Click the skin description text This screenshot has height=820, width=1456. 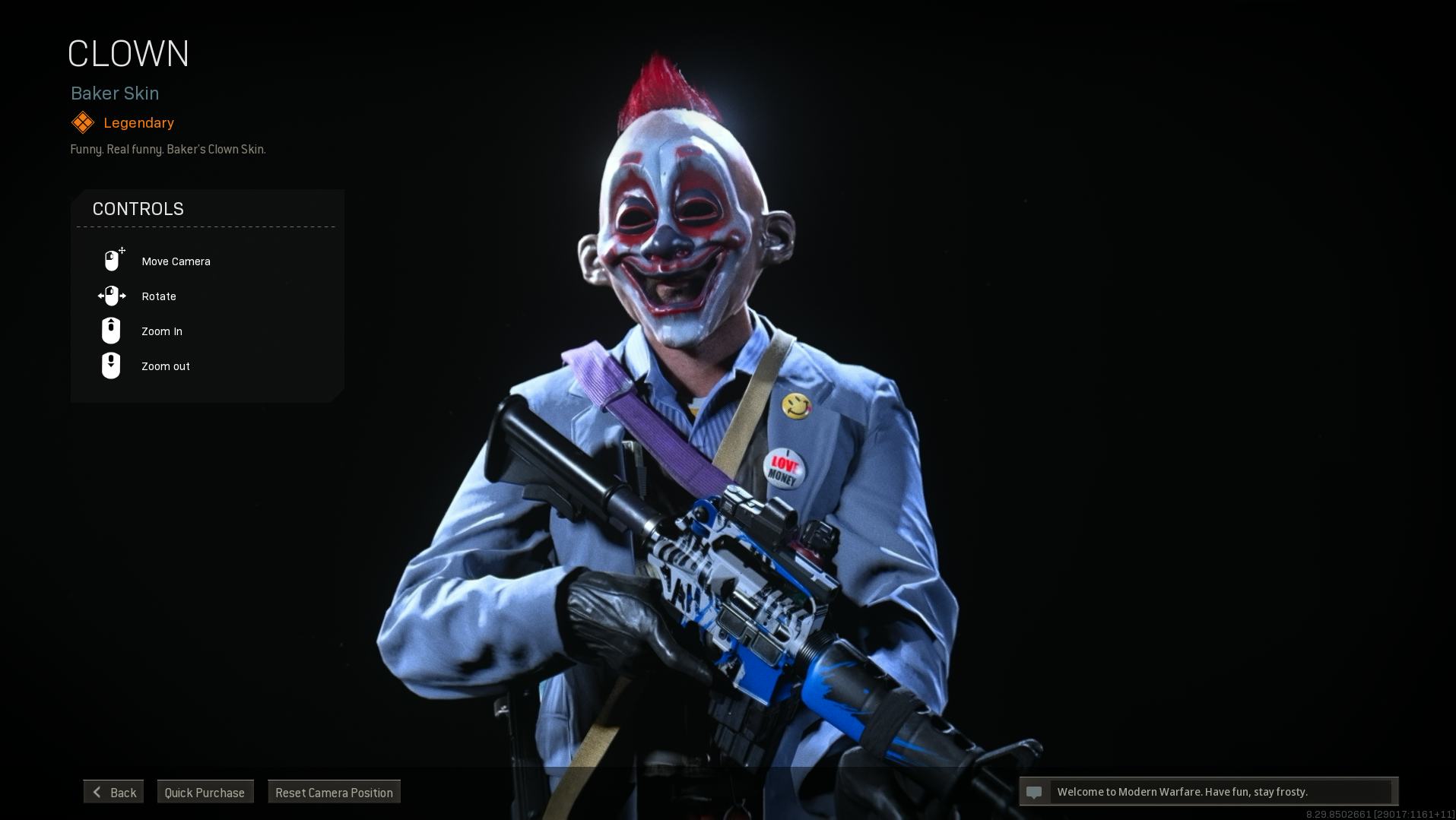coord(168,149)
